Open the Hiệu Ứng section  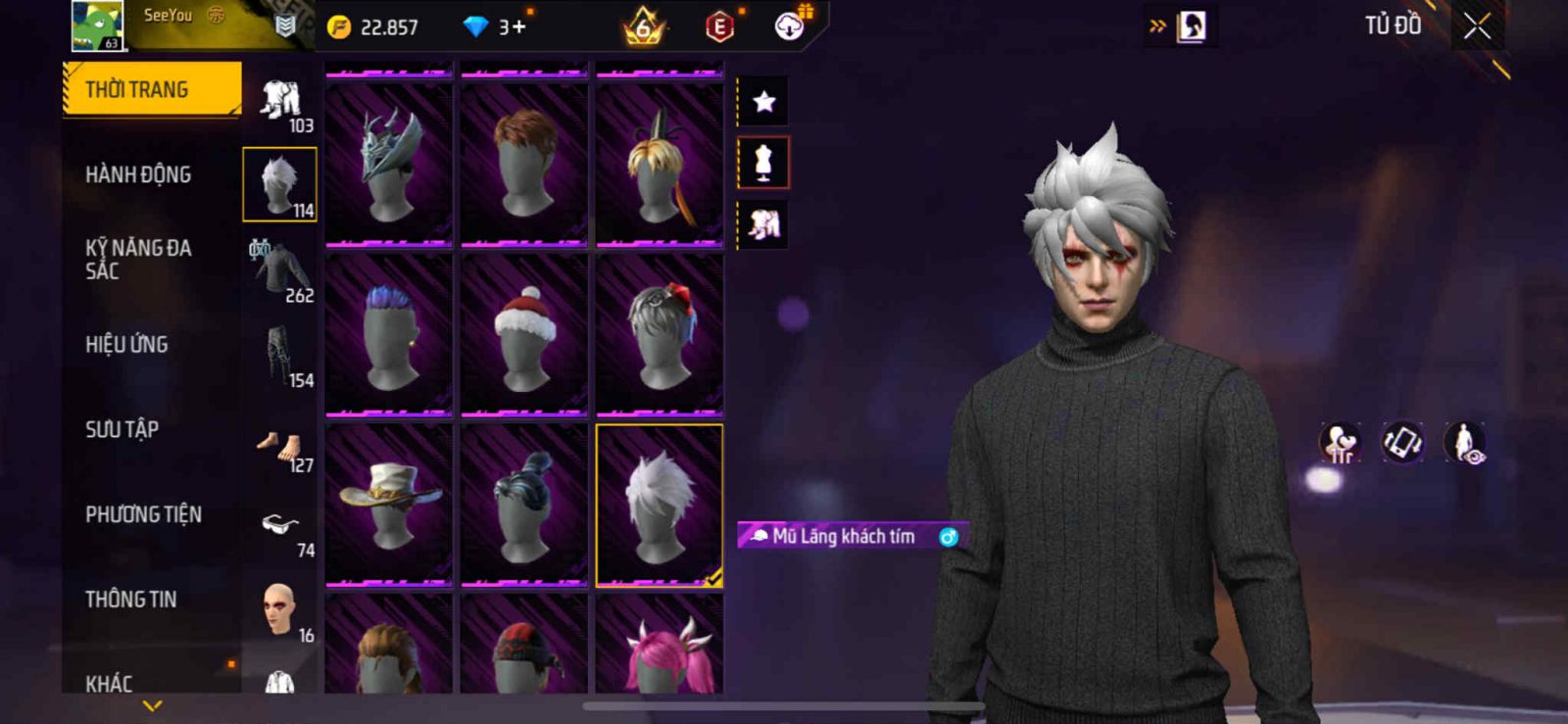tap(126, 345)
